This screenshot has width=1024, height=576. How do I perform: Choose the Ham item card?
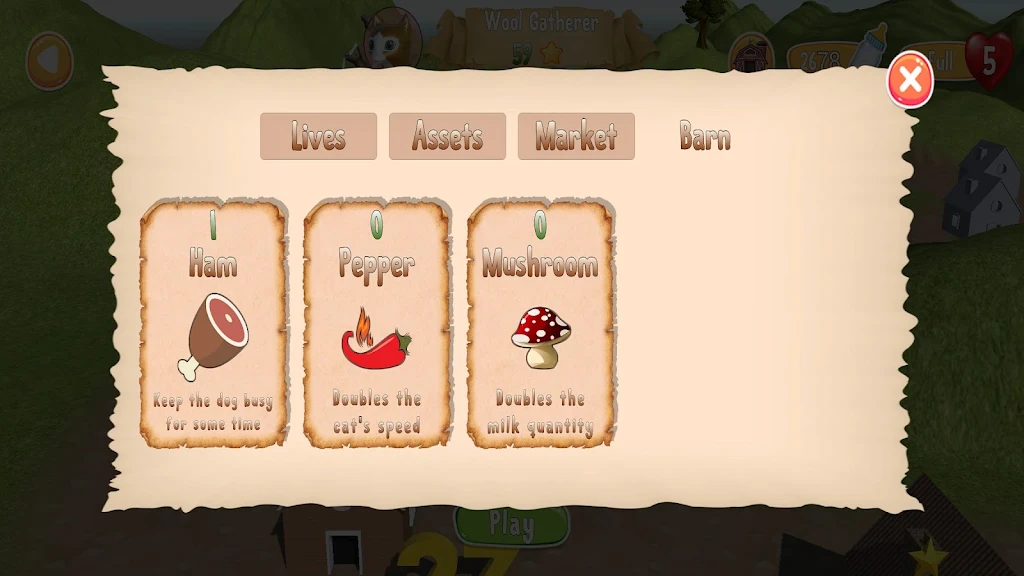tap(214, 322)
